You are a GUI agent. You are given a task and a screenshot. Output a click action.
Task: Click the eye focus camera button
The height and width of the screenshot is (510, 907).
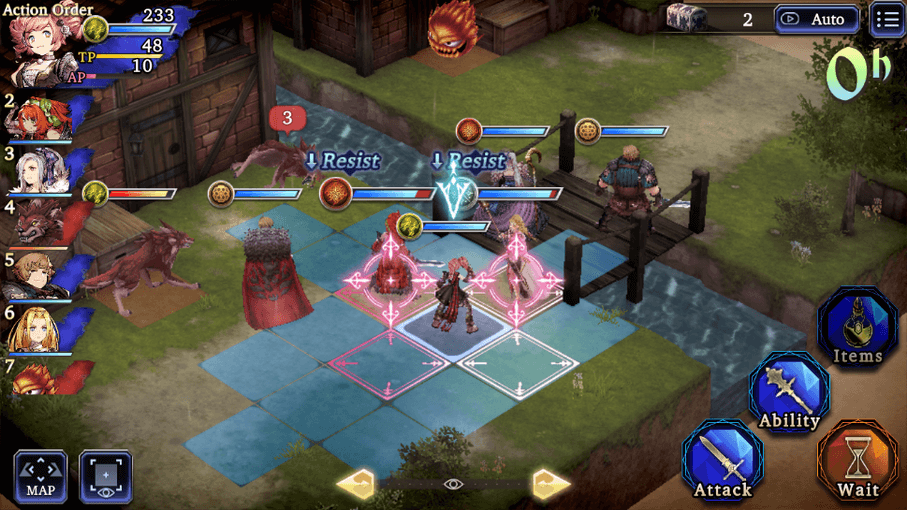click(x=106, y=476)
